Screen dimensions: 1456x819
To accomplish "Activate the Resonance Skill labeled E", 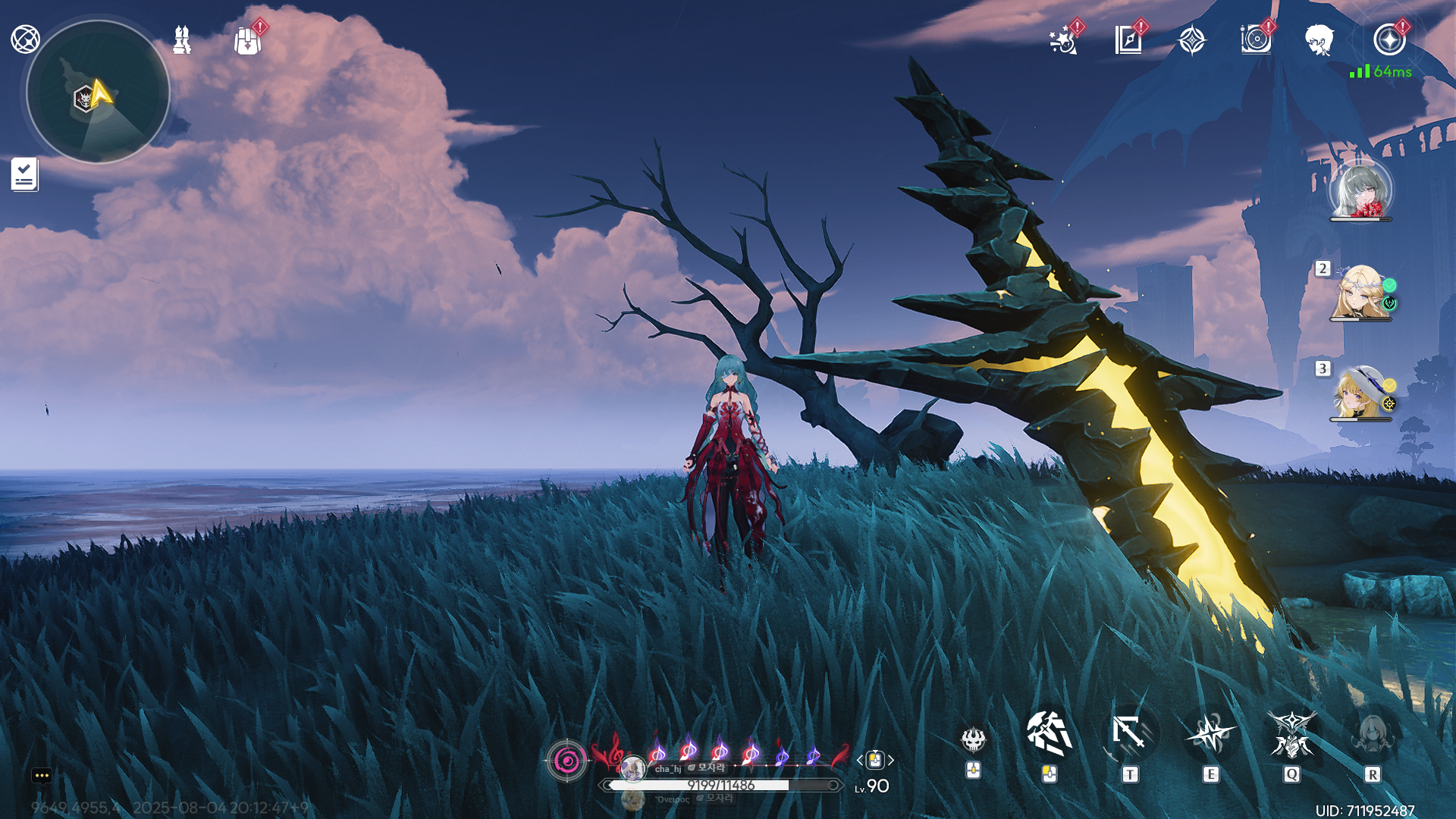I will click(1211, 734).
